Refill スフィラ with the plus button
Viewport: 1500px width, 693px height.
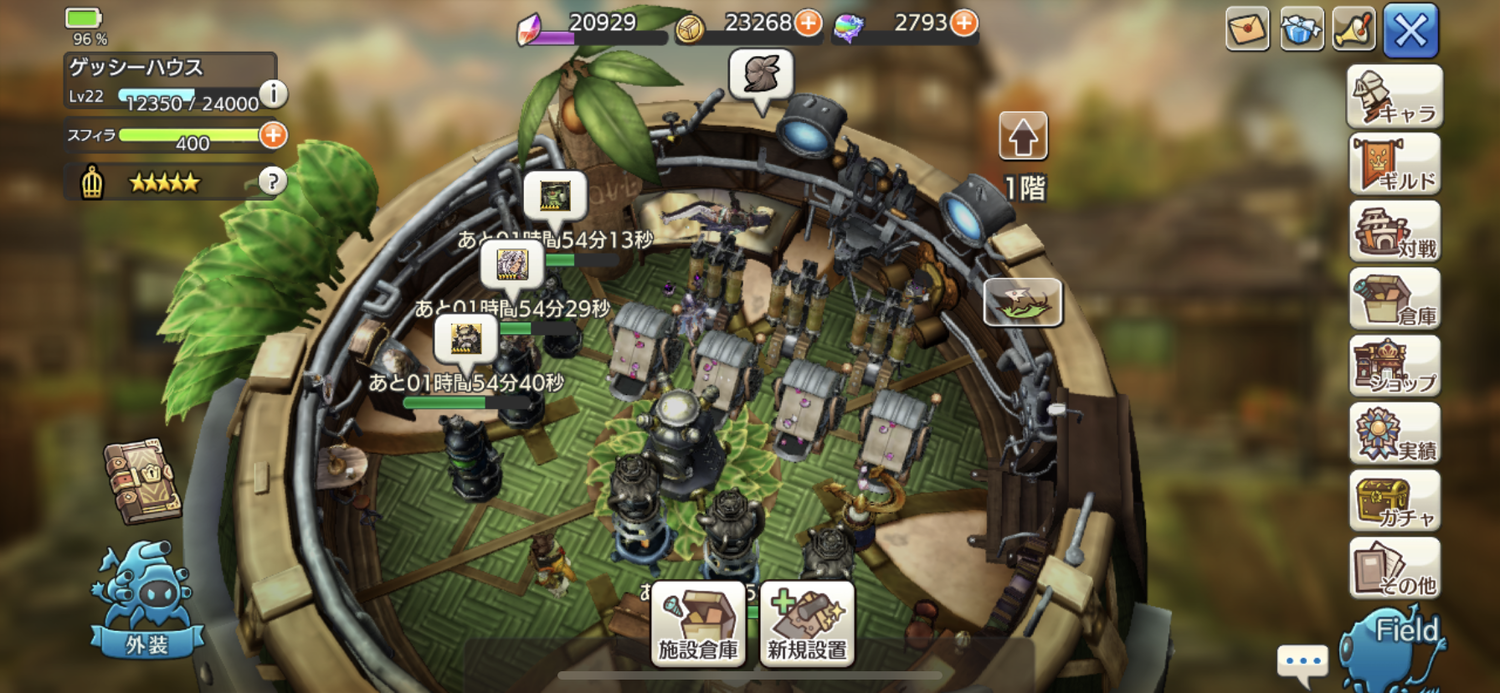pyautogui.click(x=273, y=134)
